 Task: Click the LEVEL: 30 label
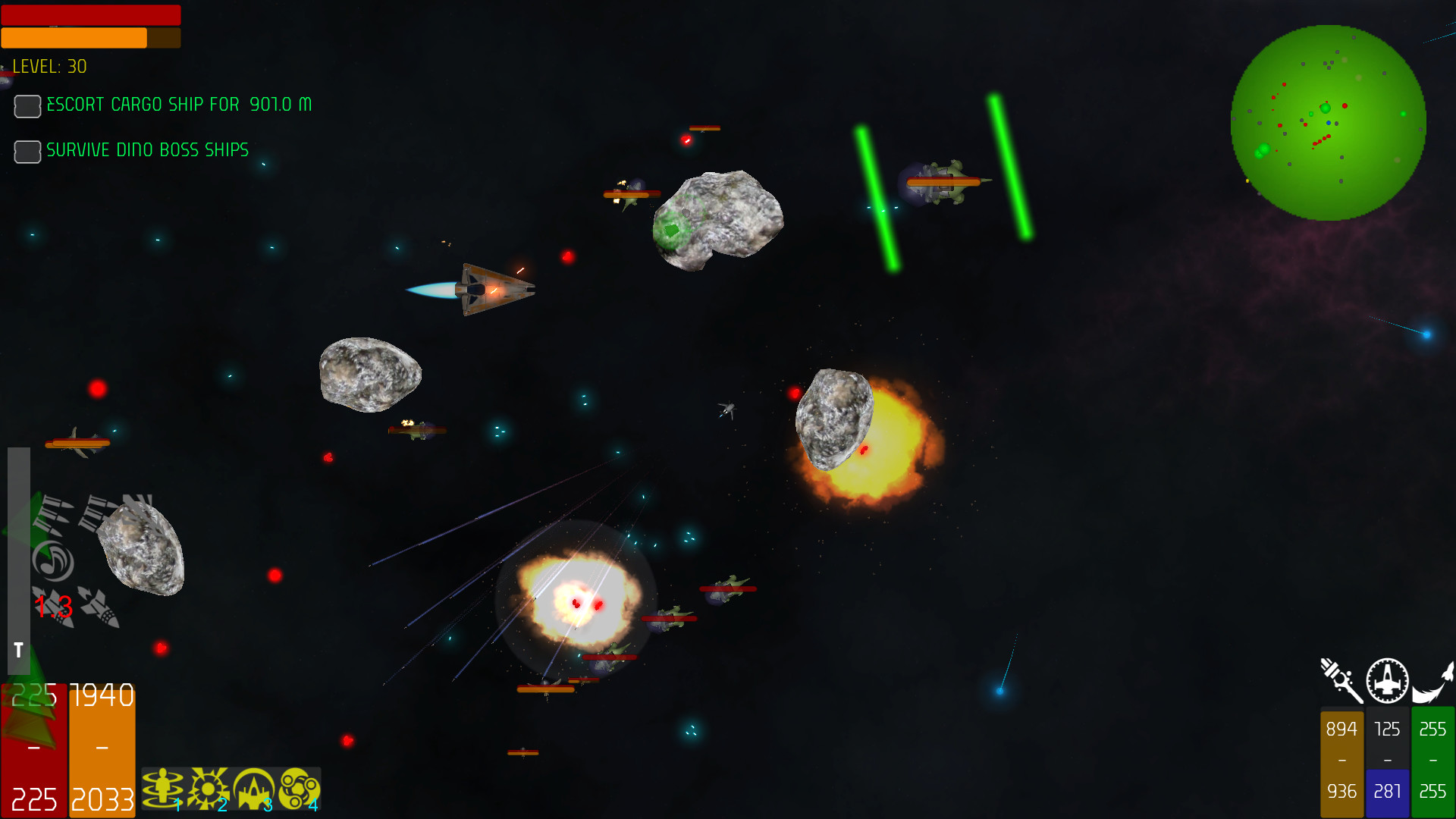click(48, 67)
